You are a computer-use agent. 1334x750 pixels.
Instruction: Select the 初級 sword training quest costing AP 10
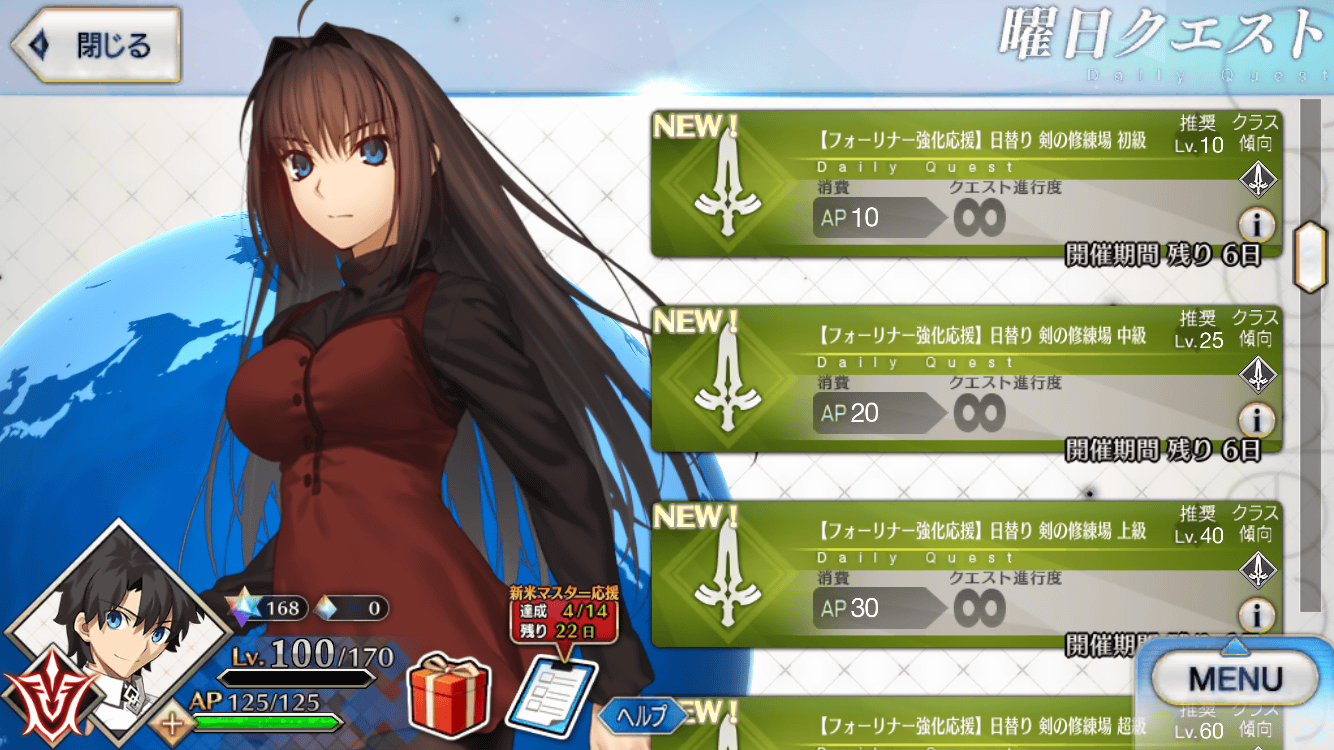(950, 185)
